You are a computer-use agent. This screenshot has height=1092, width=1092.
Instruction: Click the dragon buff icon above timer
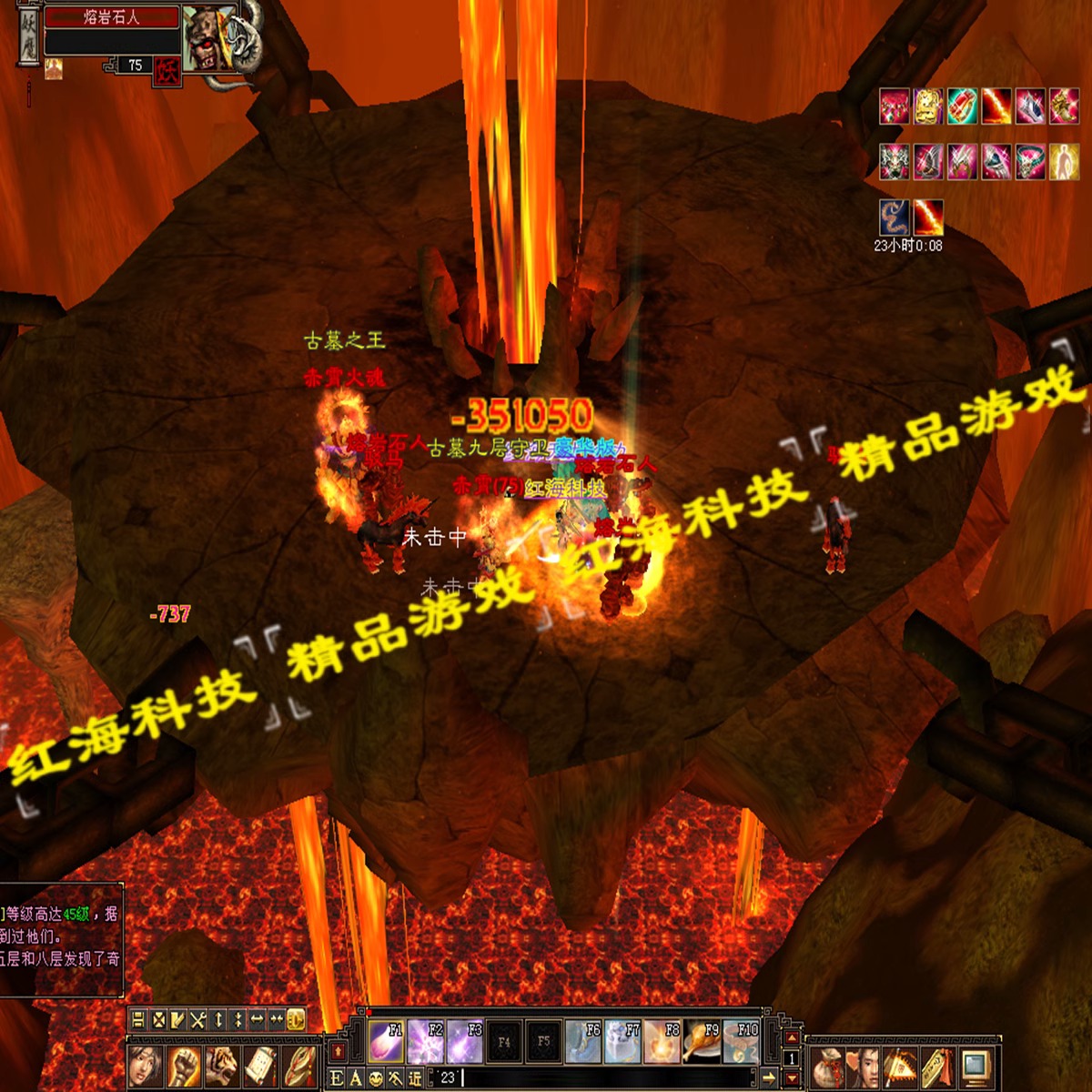(895, 218)
